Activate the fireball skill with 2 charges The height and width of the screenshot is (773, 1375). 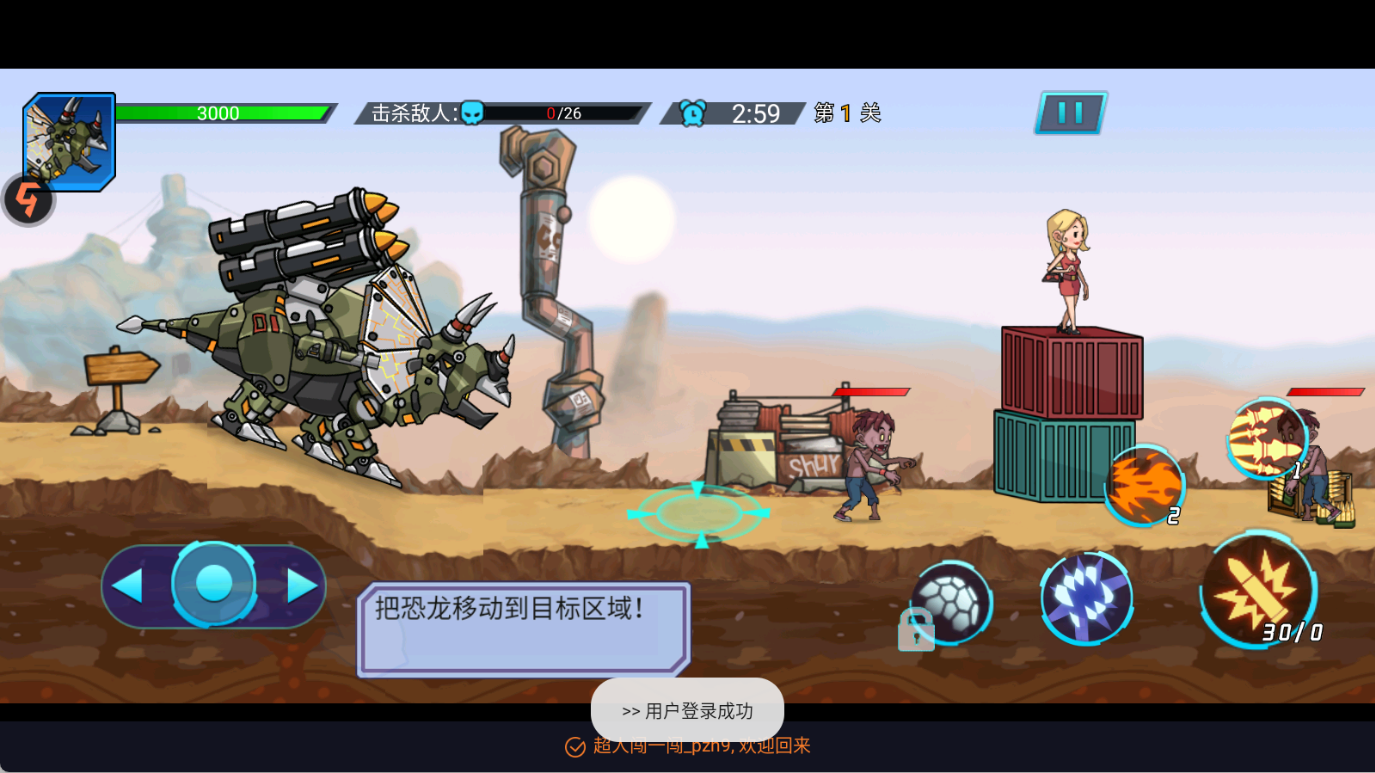(1143, 487)
